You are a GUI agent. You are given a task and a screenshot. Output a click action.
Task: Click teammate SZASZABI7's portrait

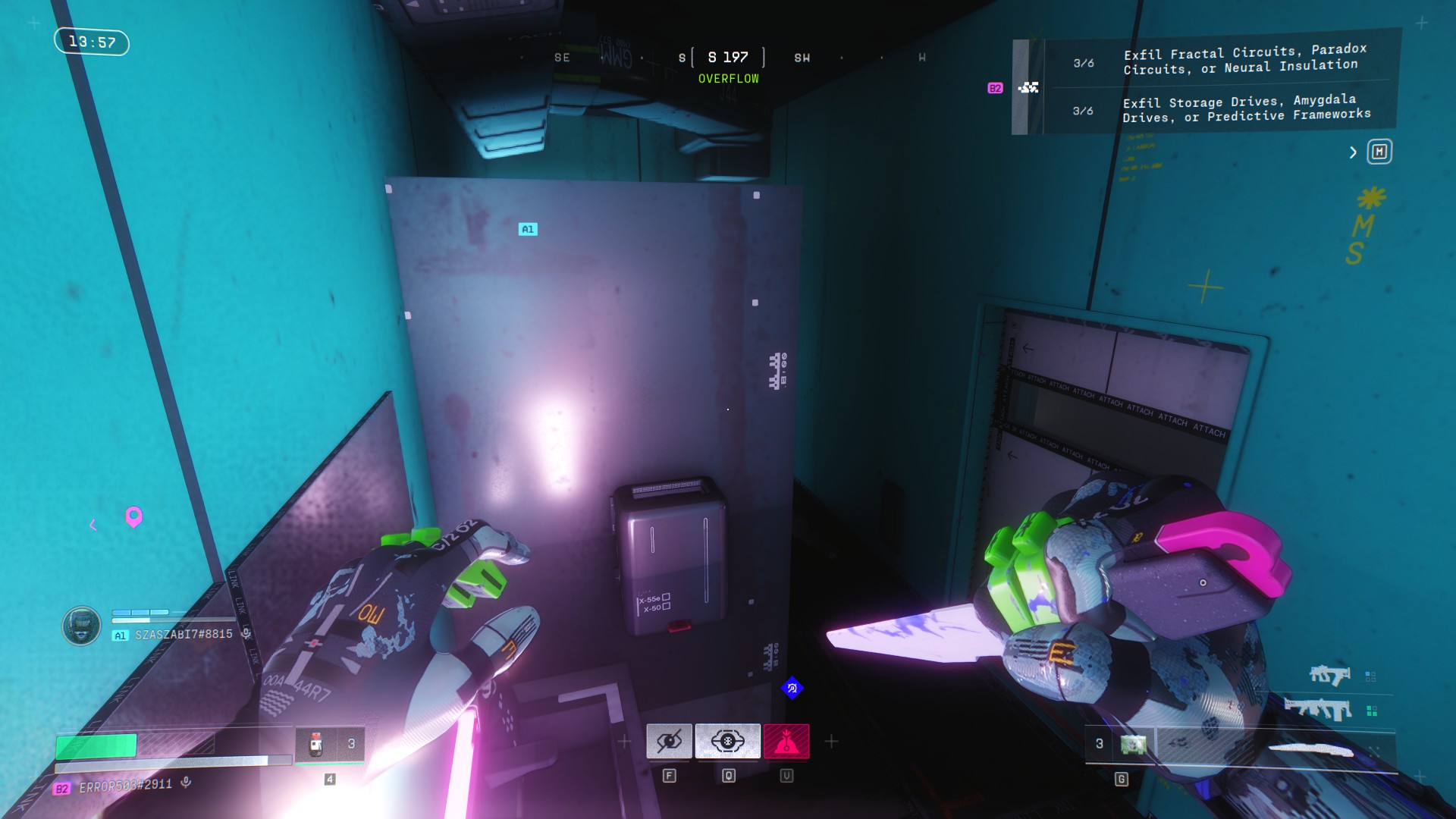[81, 626]
